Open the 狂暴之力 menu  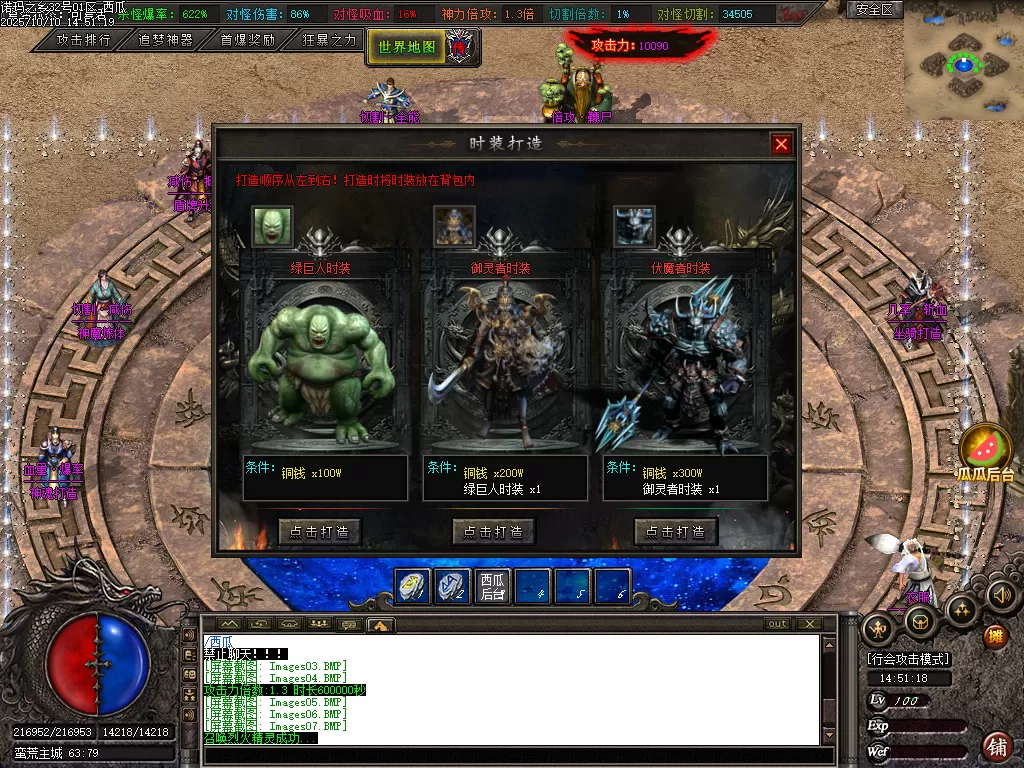pyautogui.click(x=329, y=40)
